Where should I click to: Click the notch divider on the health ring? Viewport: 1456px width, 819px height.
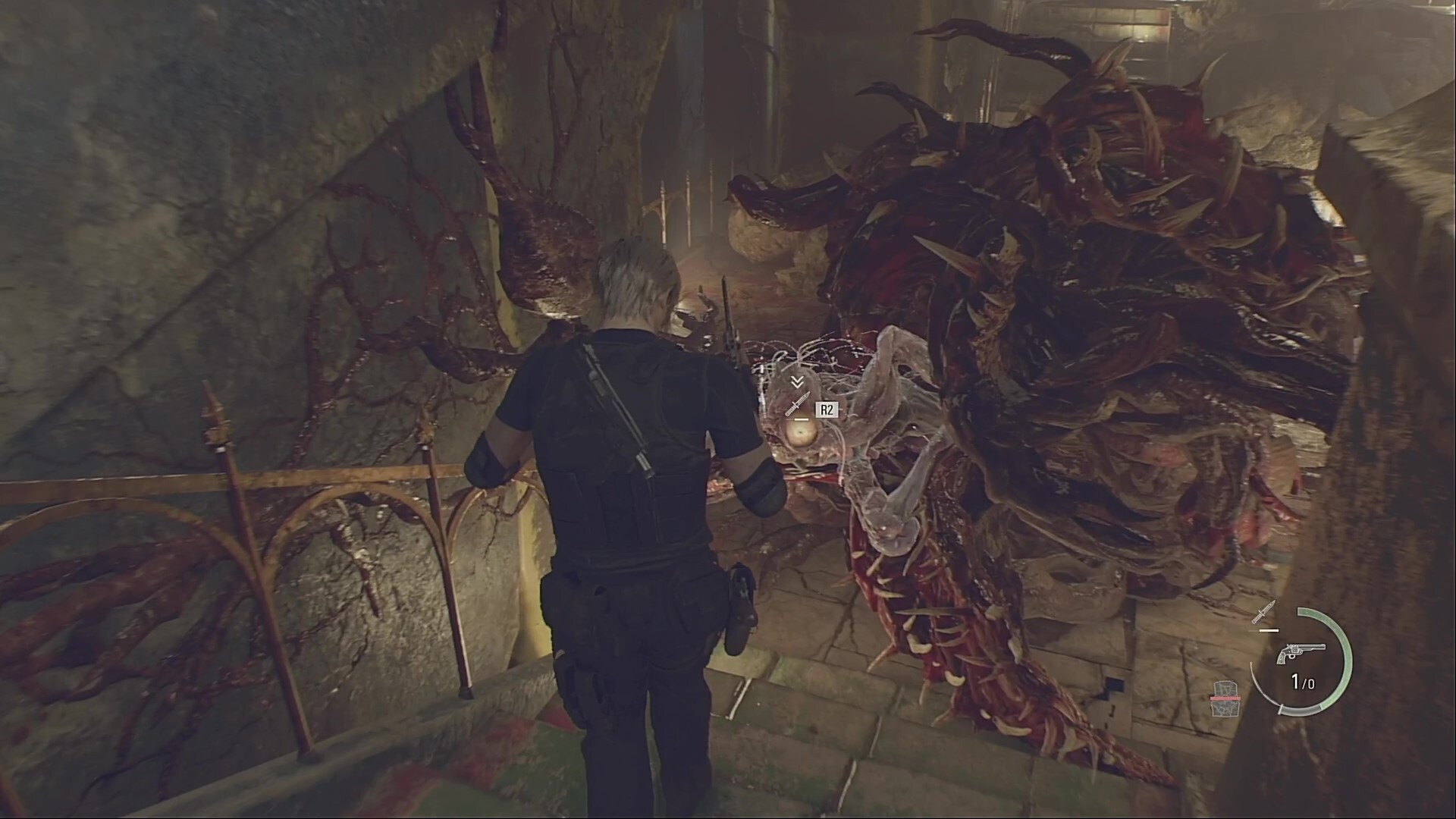1282,708
